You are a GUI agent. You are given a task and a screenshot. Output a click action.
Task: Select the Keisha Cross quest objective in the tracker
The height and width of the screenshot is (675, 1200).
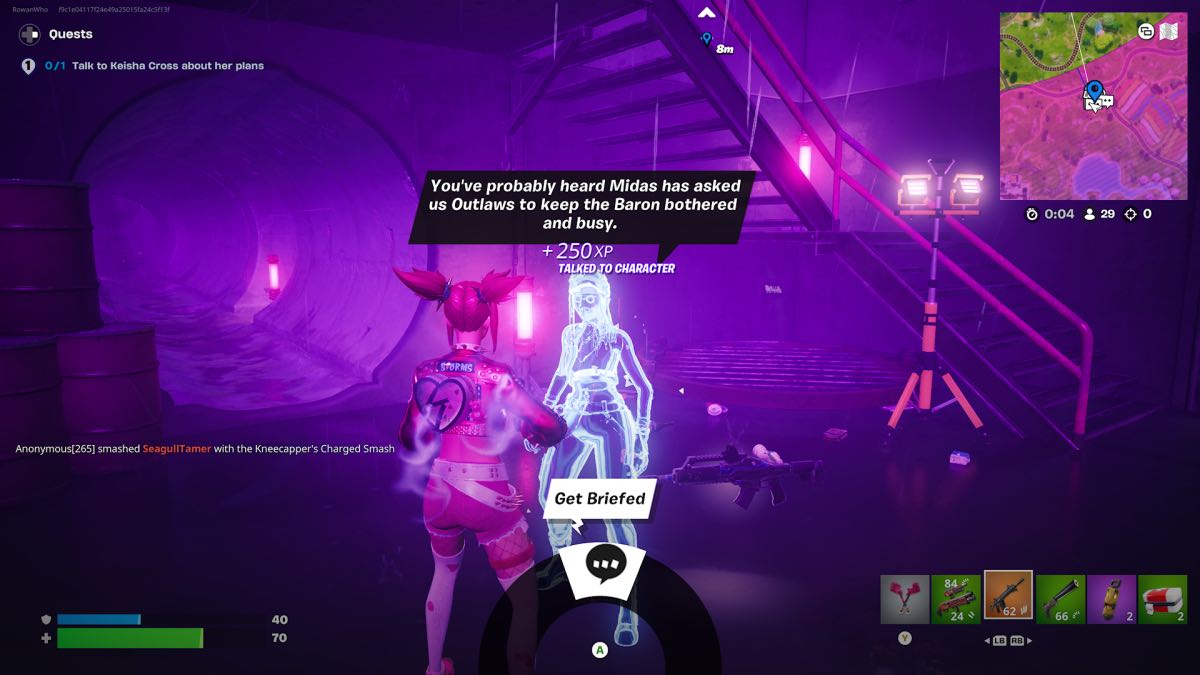tap(167, 66)
